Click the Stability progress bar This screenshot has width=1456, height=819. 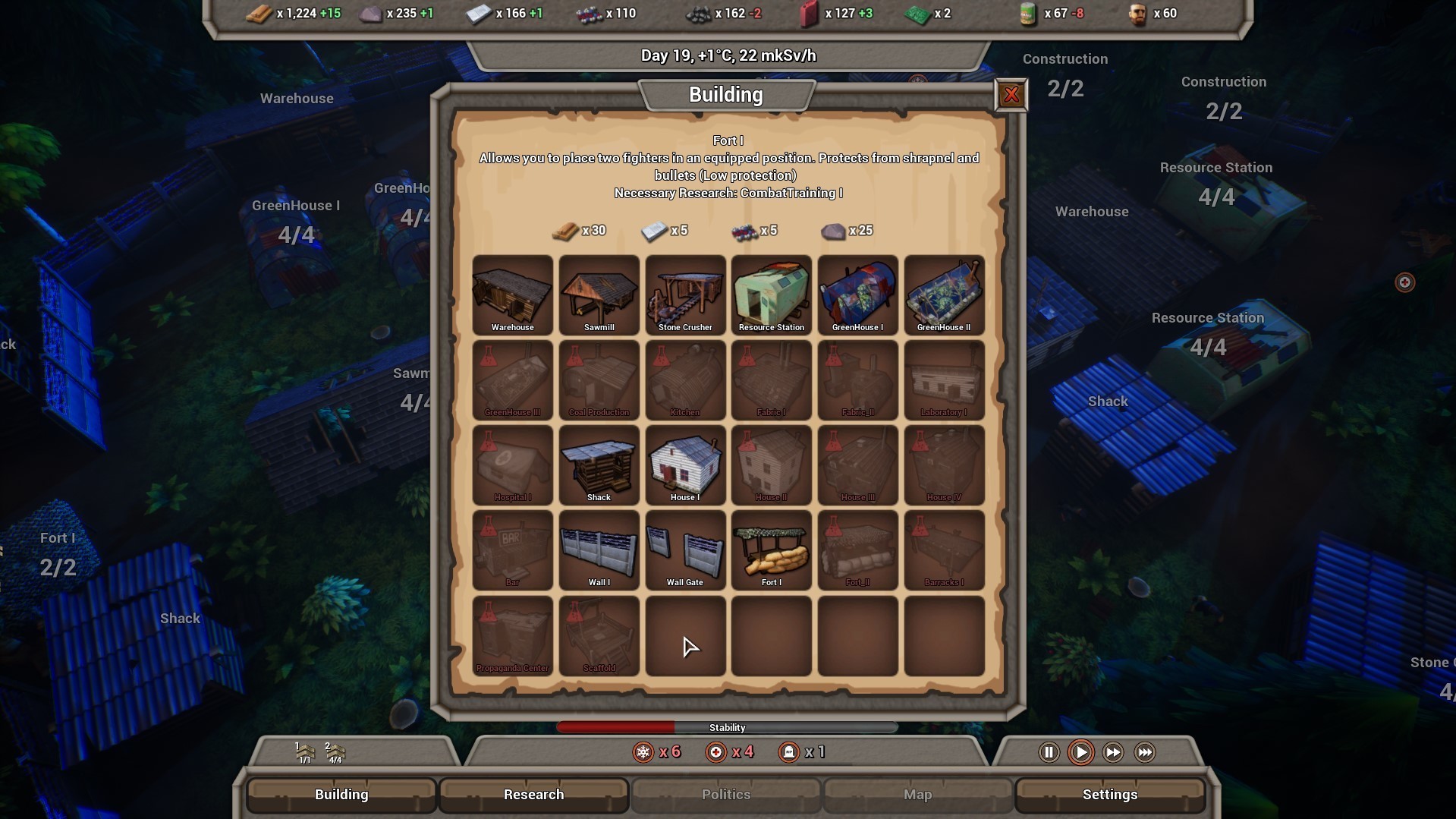(x=727, y=726)
